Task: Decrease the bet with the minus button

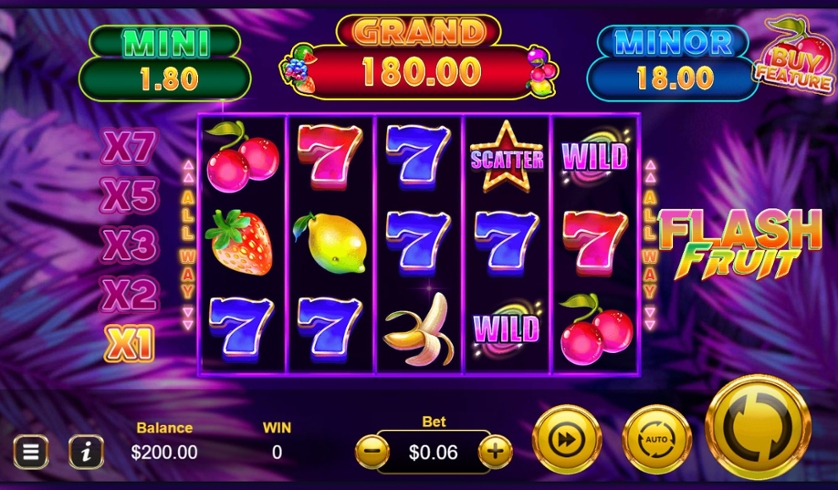Action: [372, 452]
